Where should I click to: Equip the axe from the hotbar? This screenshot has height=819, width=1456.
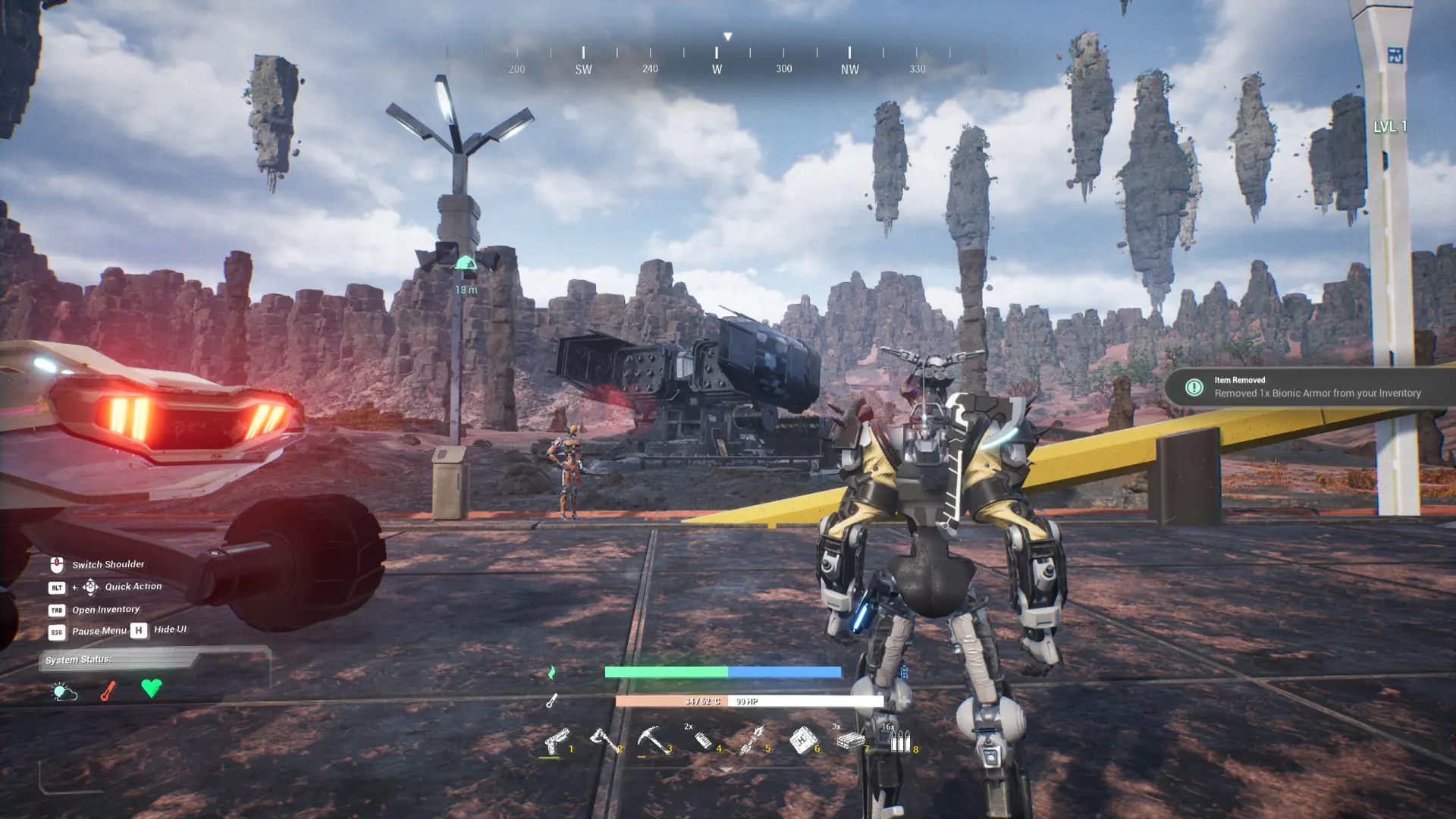pos(604,739)
